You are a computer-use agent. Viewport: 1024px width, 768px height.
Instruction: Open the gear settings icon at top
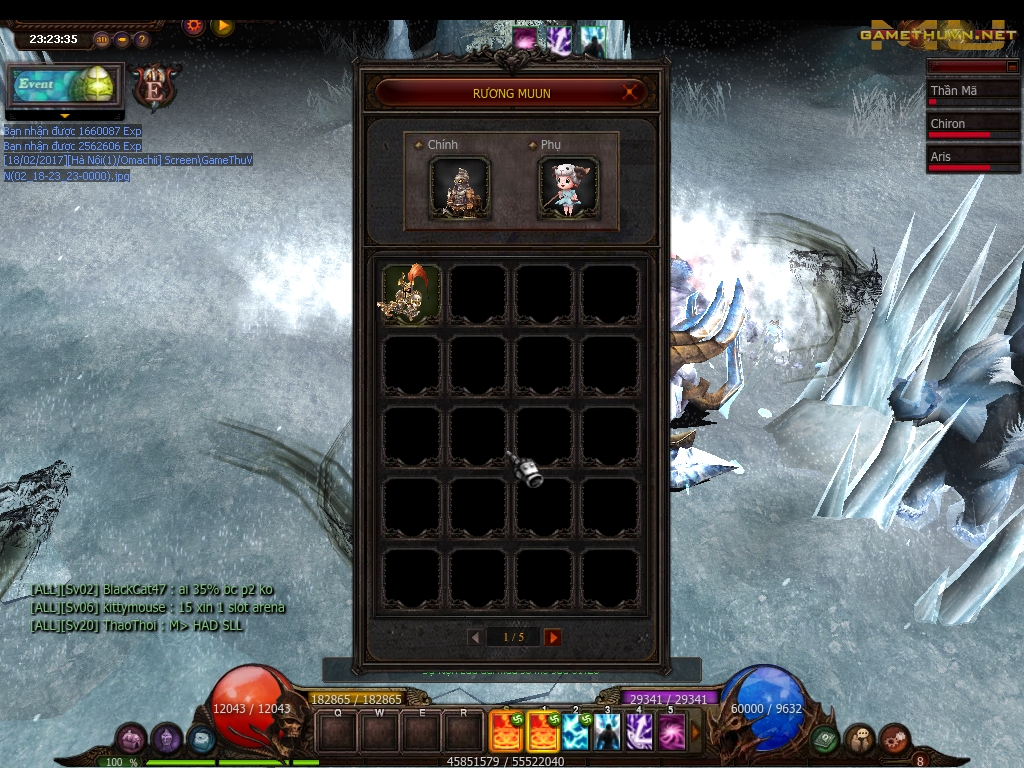pos(194,26)
